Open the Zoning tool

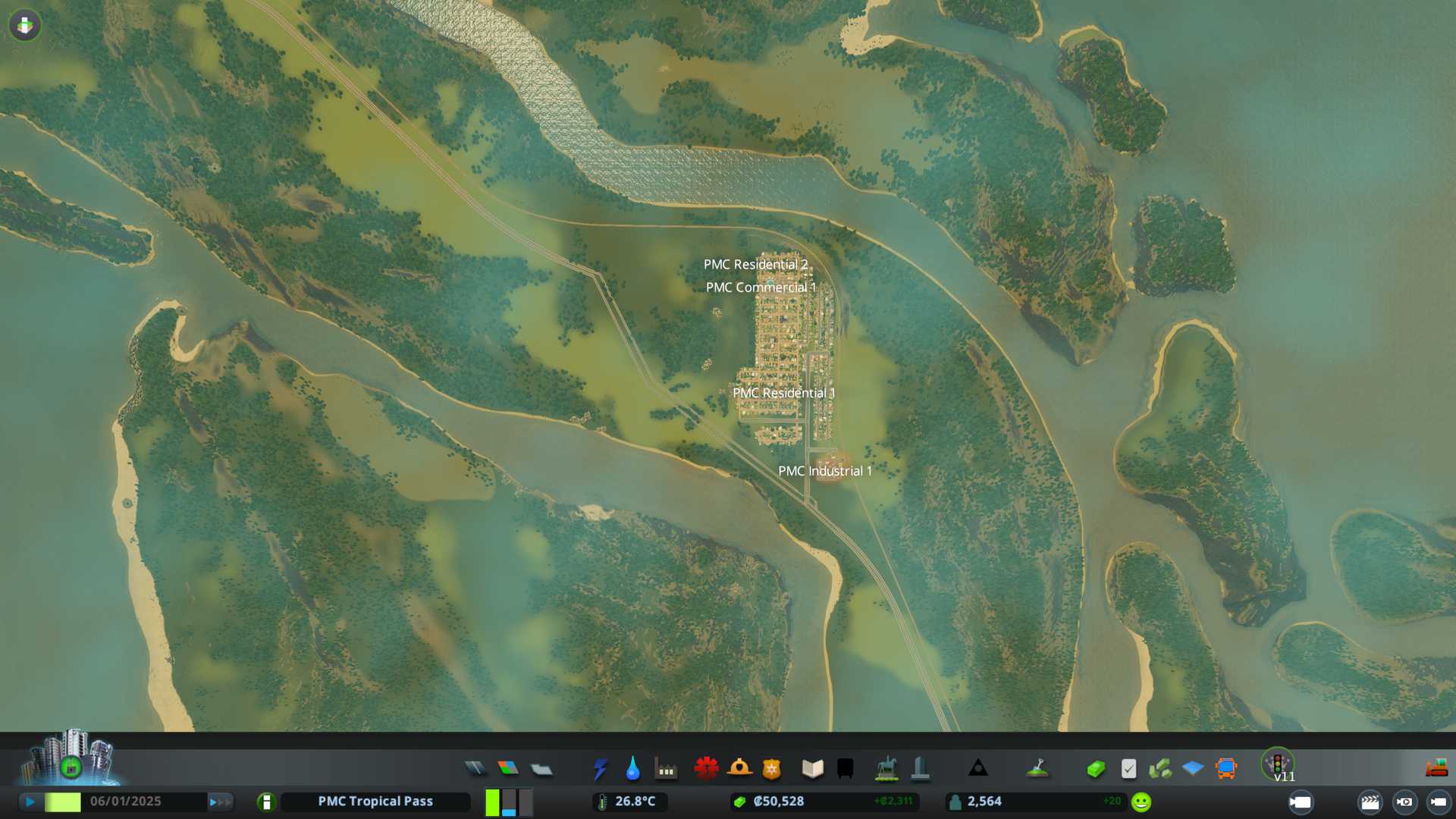(x=508, y=769)
